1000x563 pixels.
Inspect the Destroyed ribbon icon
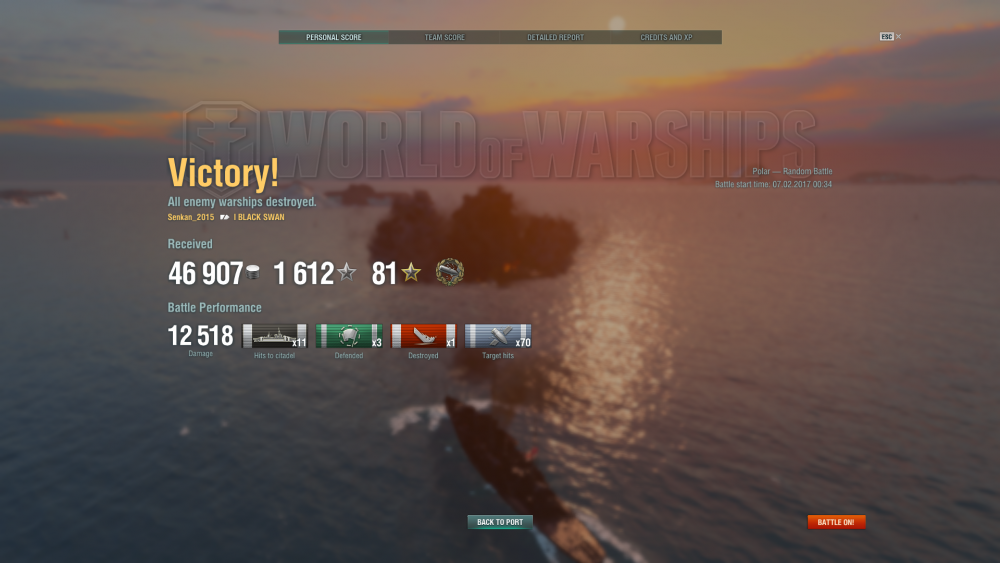click(423, 337)
